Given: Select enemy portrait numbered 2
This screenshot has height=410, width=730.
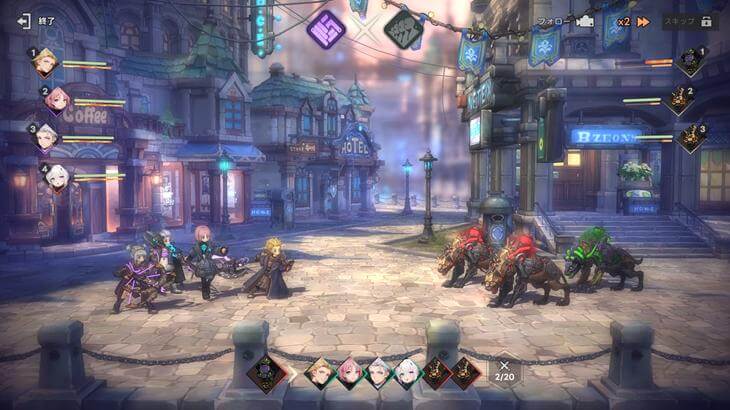Looking at the screenshot, I should 678,99.
